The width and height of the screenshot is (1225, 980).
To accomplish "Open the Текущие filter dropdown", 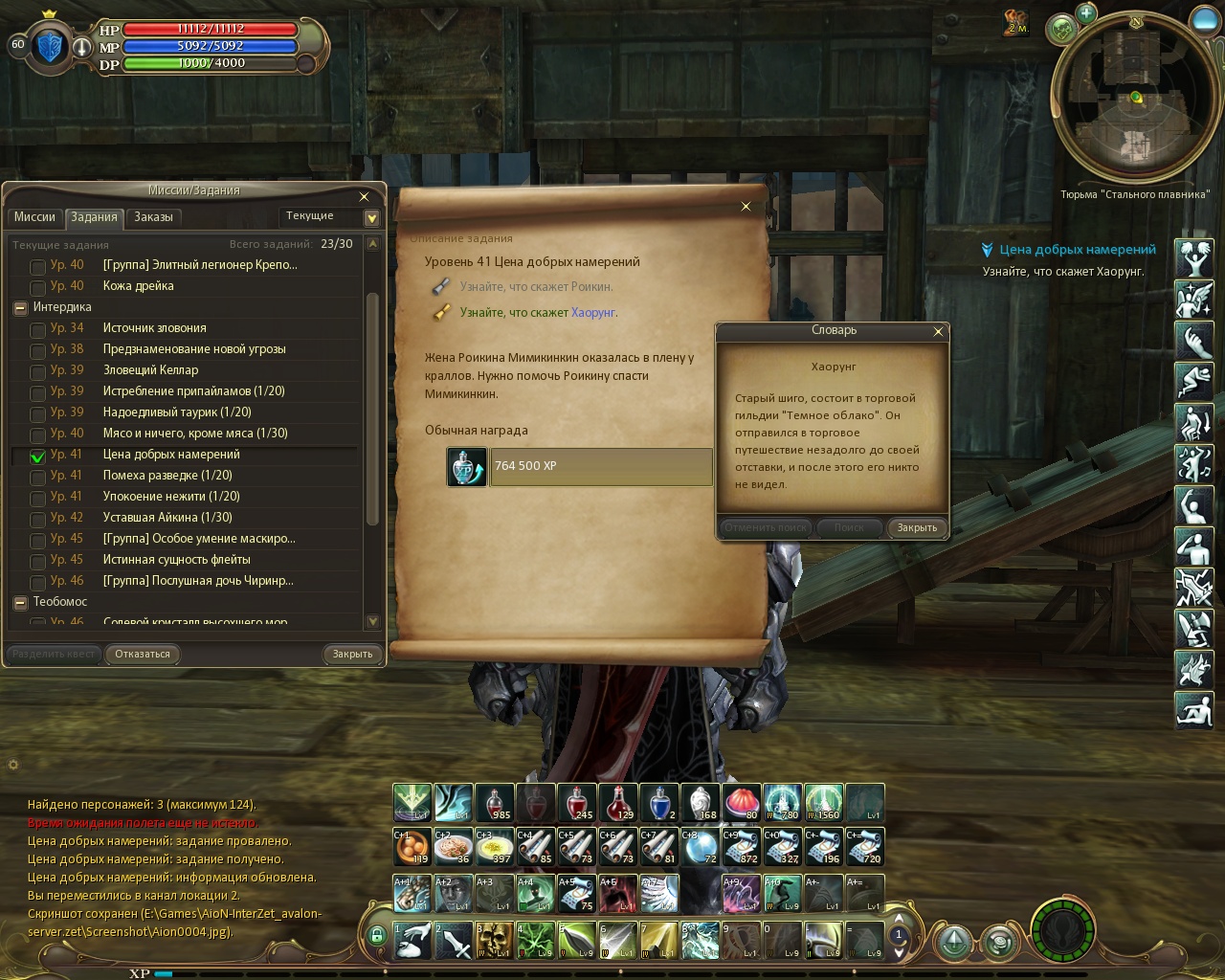I will click(372, 217).
